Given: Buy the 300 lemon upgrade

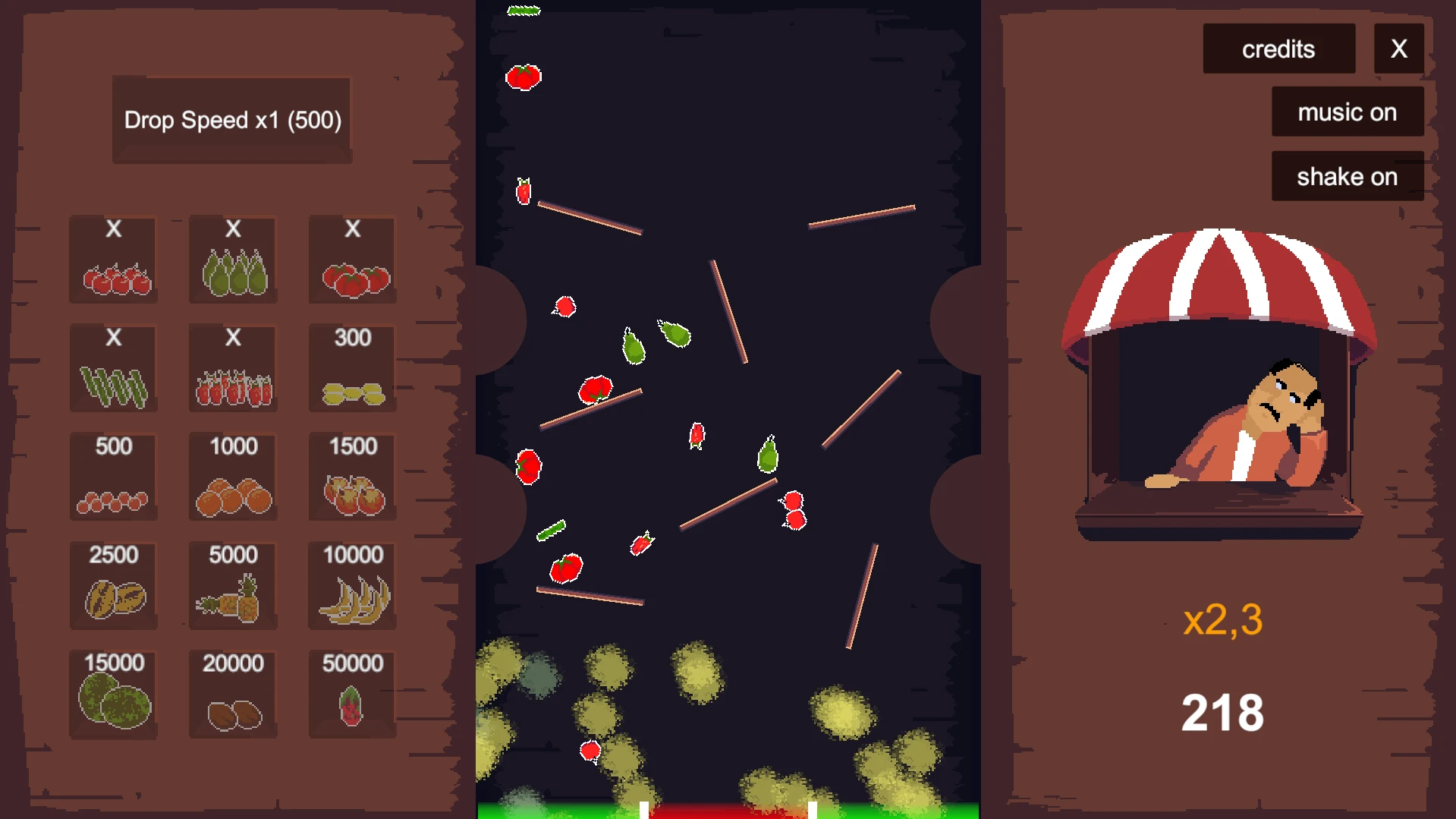Looking at the screenshot, I should [353, 369].
